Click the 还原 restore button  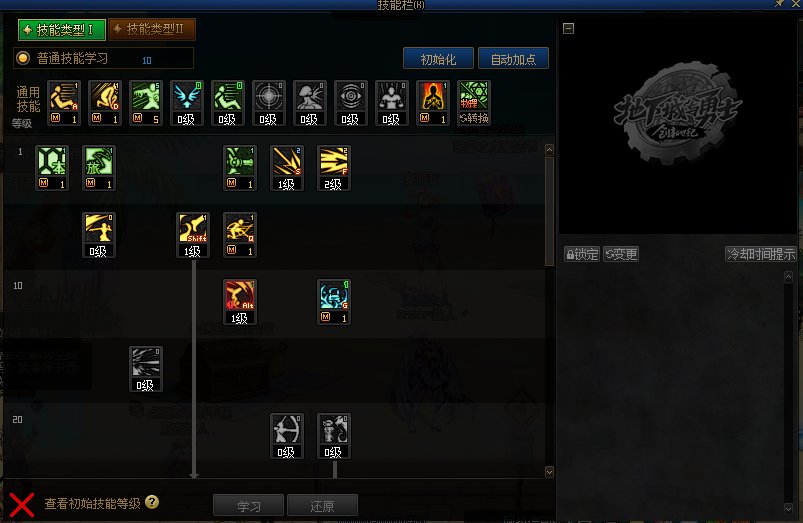click(321, 506)
